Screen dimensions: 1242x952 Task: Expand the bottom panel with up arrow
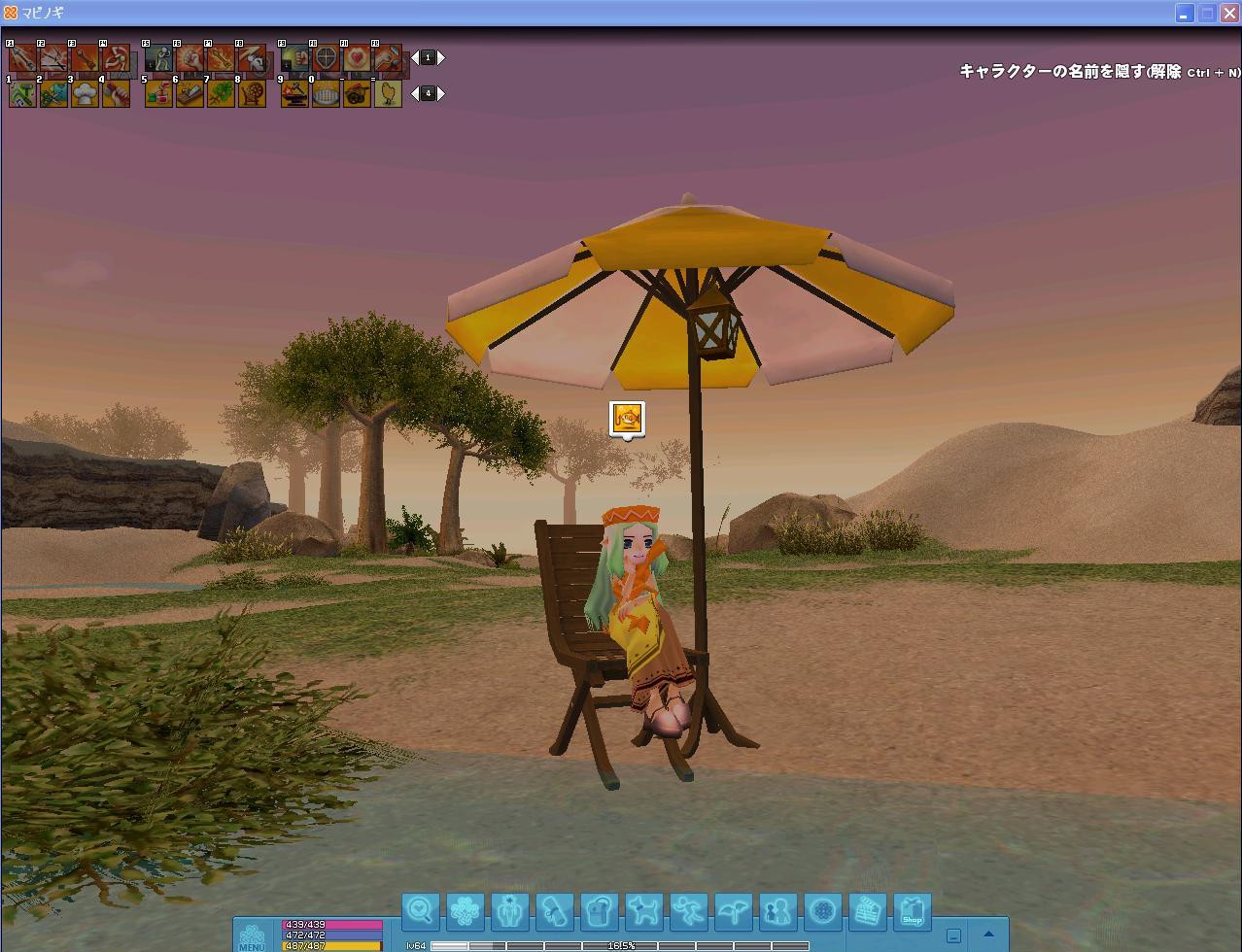coord(988,935)
